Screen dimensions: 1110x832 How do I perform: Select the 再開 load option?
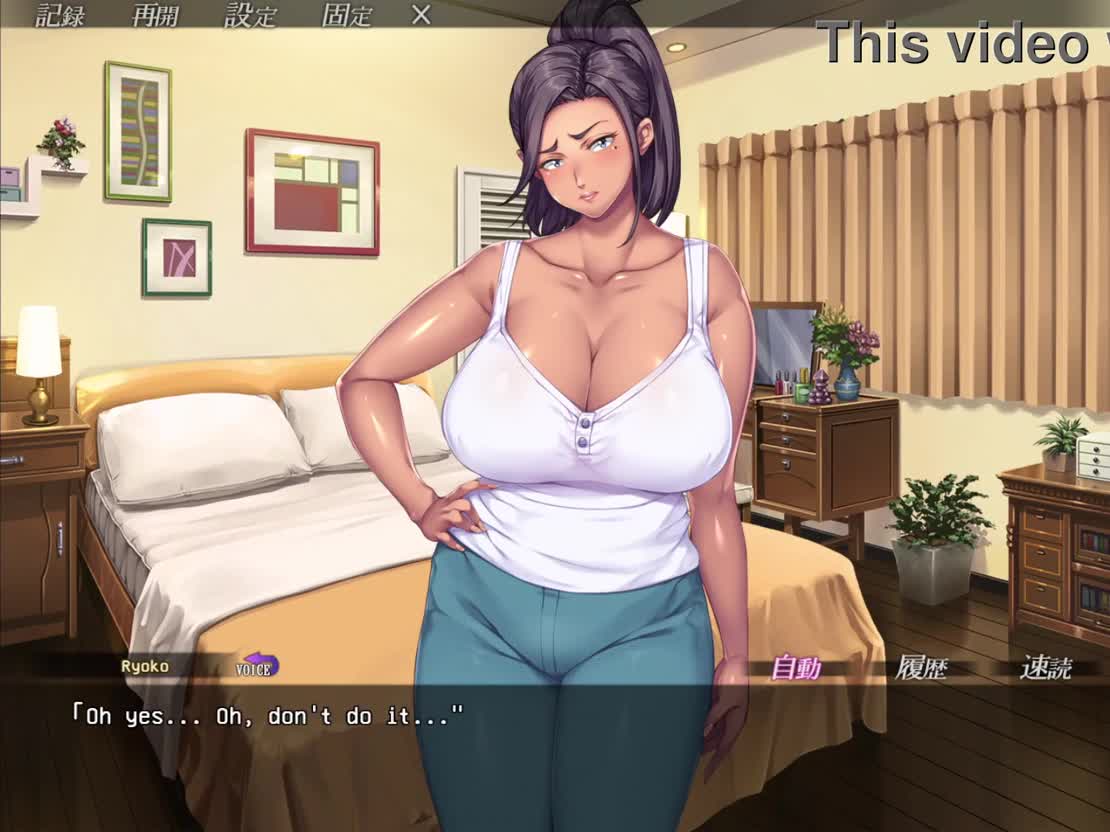157,15
